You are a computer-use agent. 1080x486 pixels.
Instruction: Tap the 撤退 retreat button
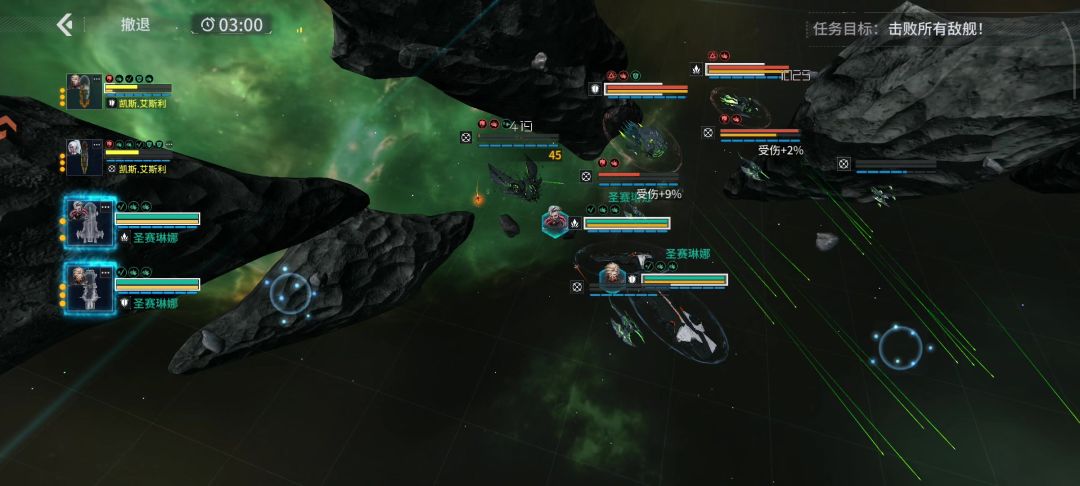135,24
